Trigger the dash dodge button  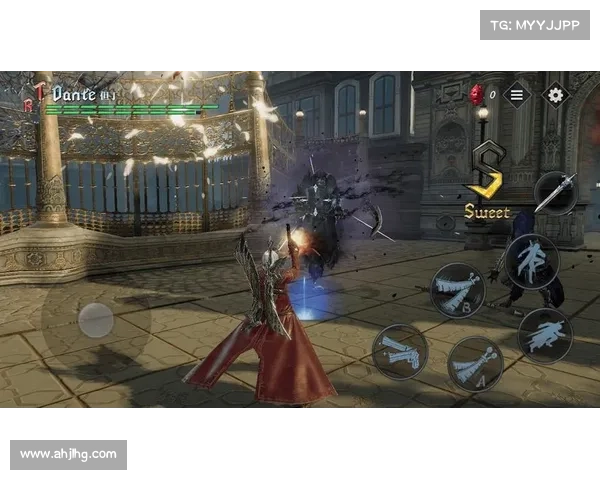[545, 335]
